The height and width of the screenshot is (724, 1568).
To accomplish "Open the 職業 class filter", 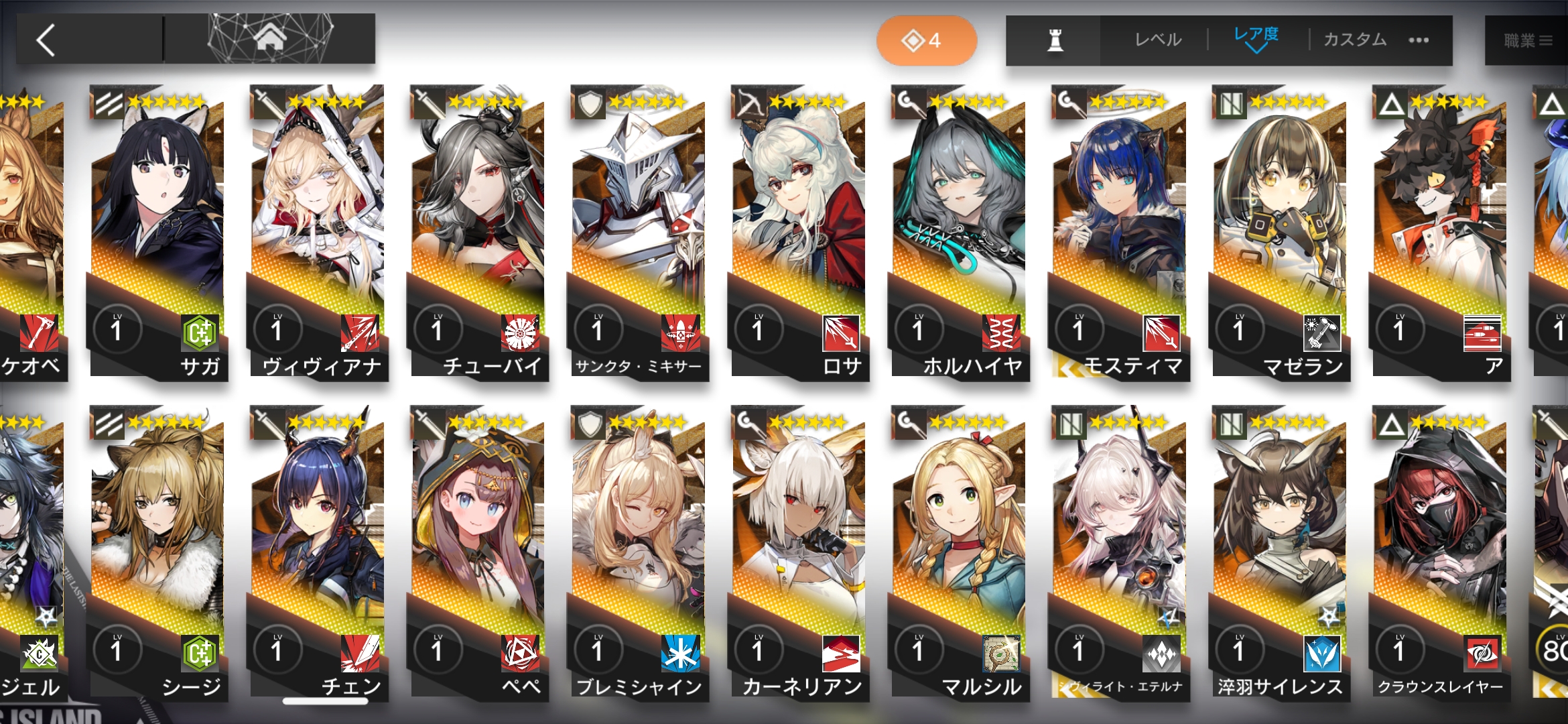I will coord(1527,41).
